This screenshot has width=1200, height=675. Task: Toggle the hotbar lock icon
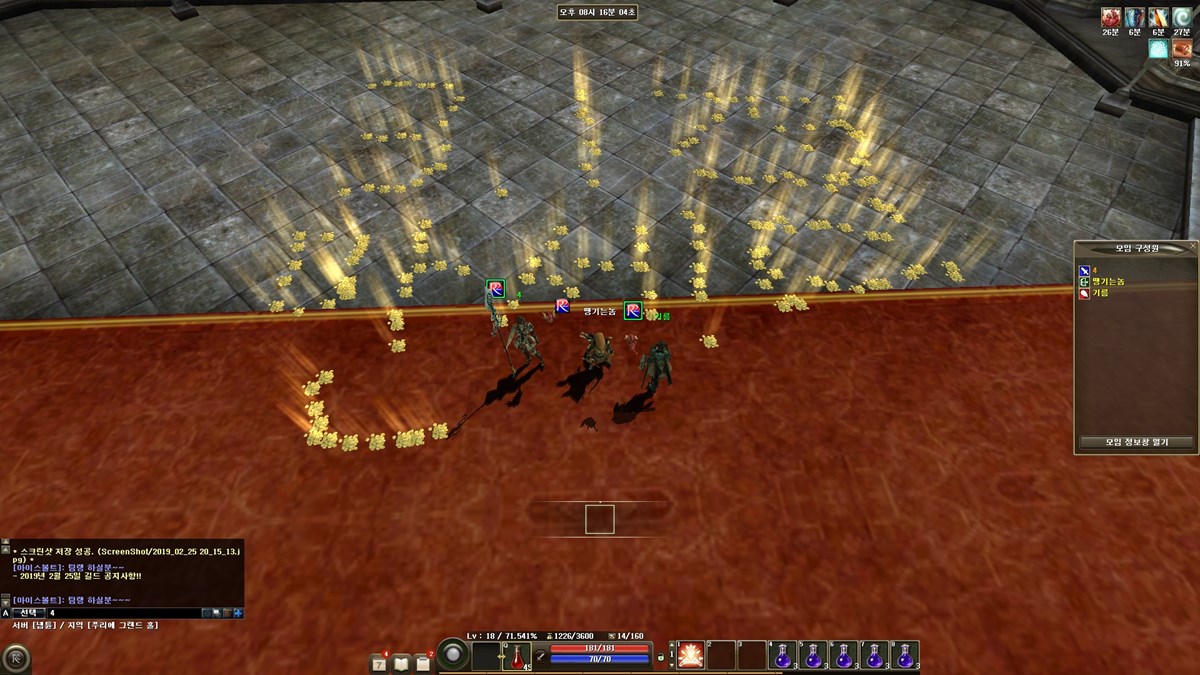661,657
